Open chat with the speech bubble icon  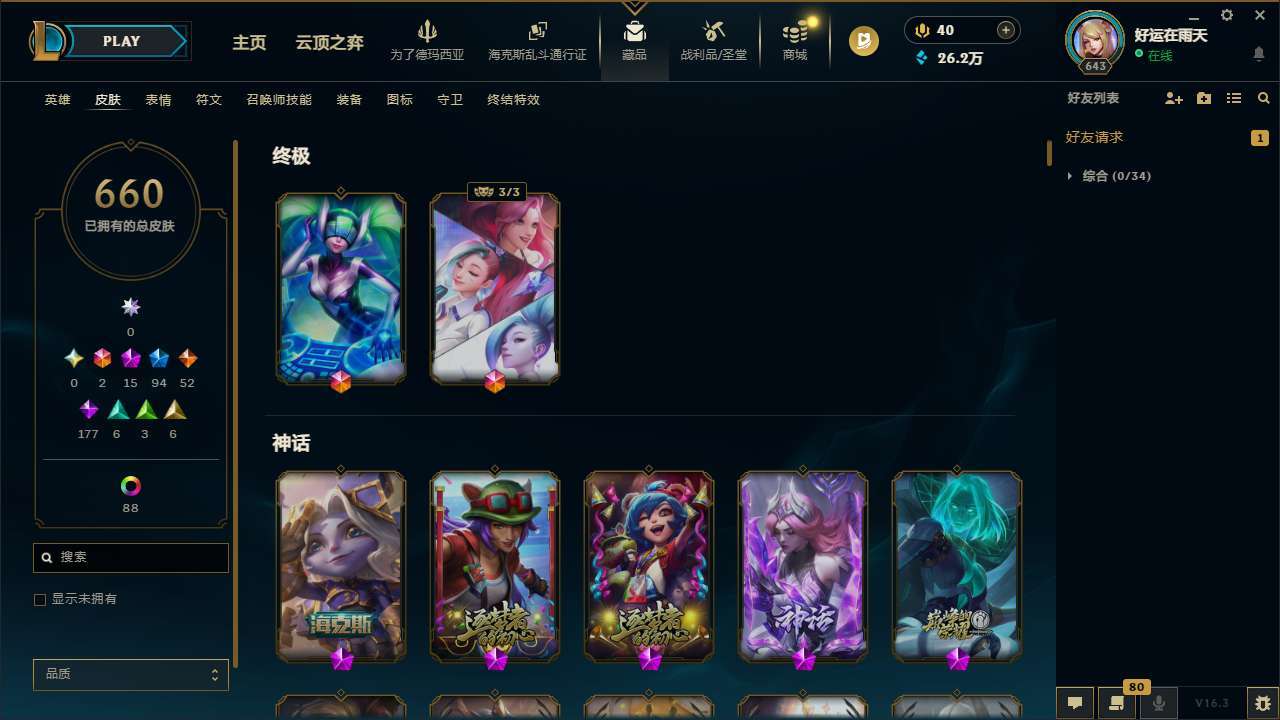coord(1073,703)
